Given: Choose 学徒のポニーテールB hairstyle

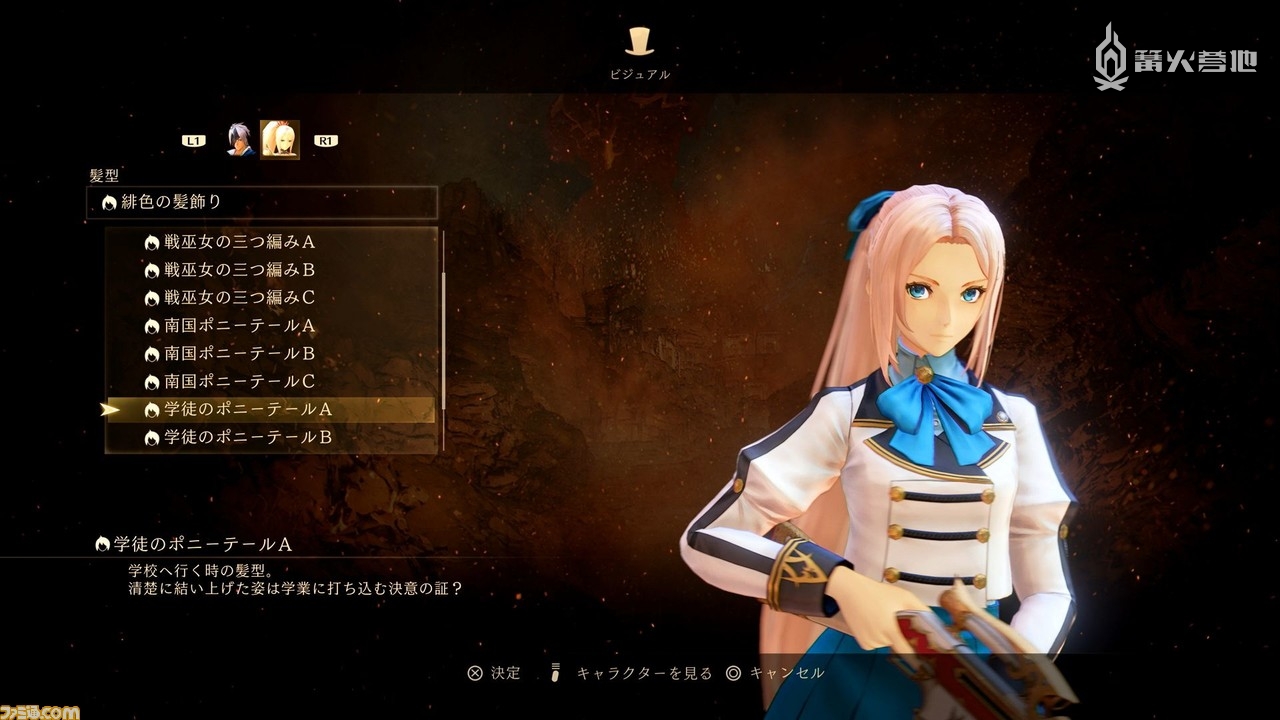Looking at the screenshot, I should click(248, 438).
